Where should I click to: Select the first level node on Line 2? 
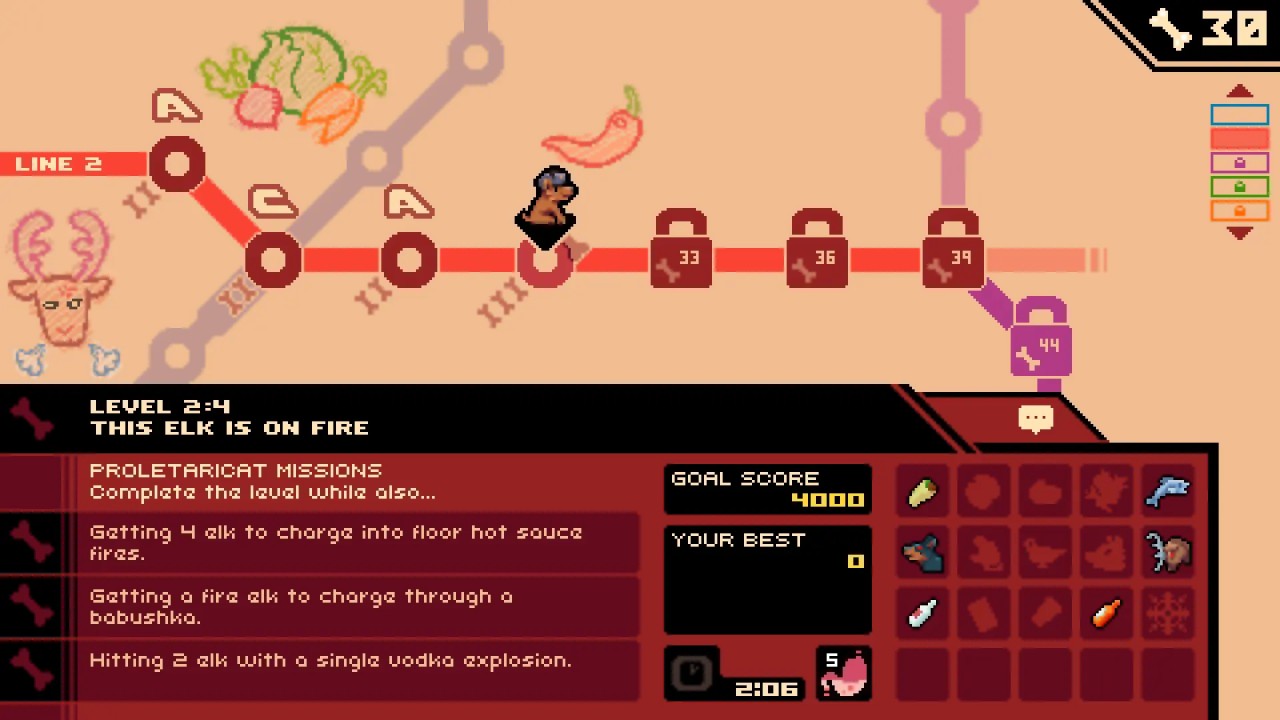[177, 165]
